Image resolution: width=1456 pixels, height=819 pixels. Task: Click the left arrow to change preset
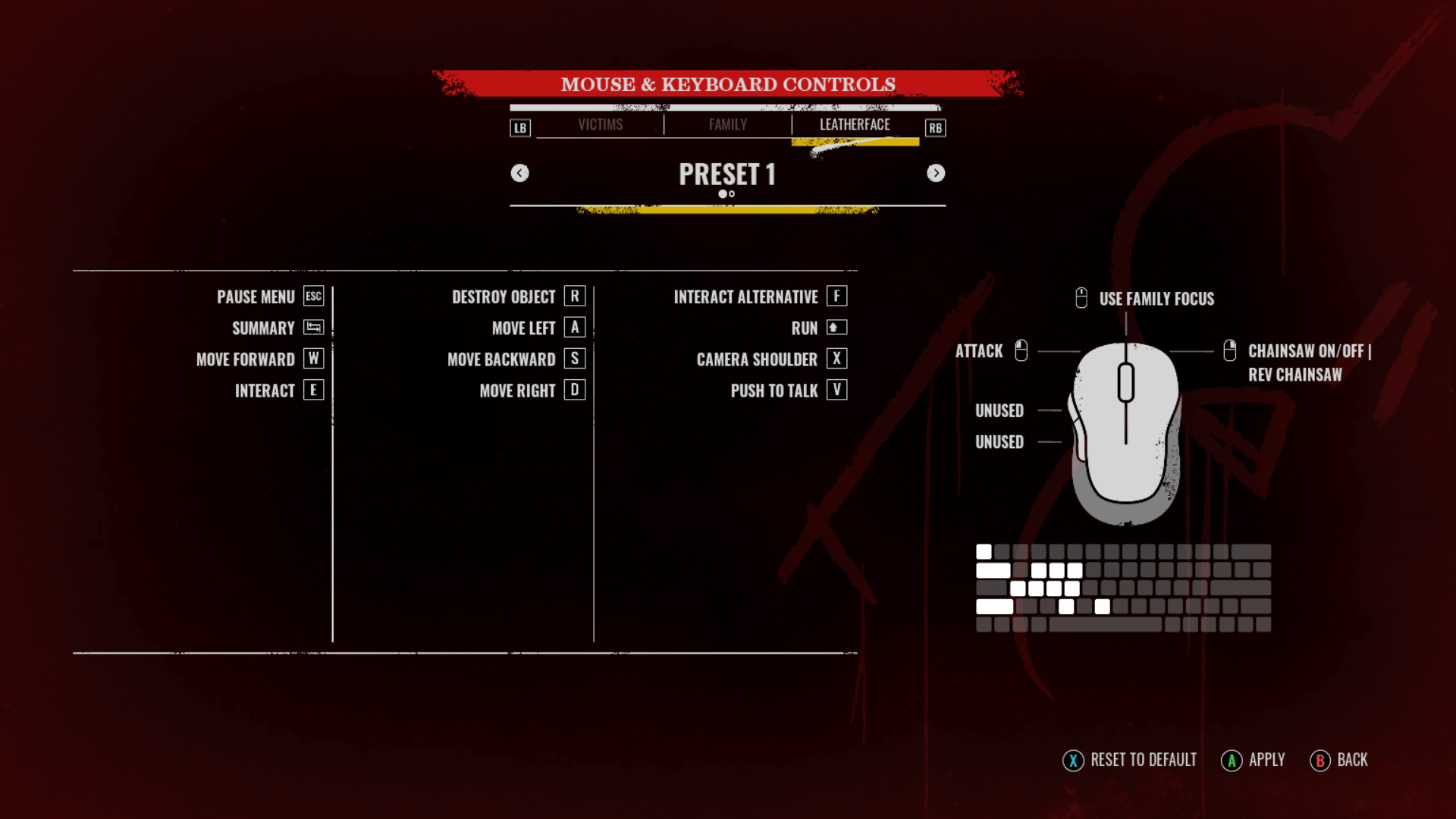point(520,173)
